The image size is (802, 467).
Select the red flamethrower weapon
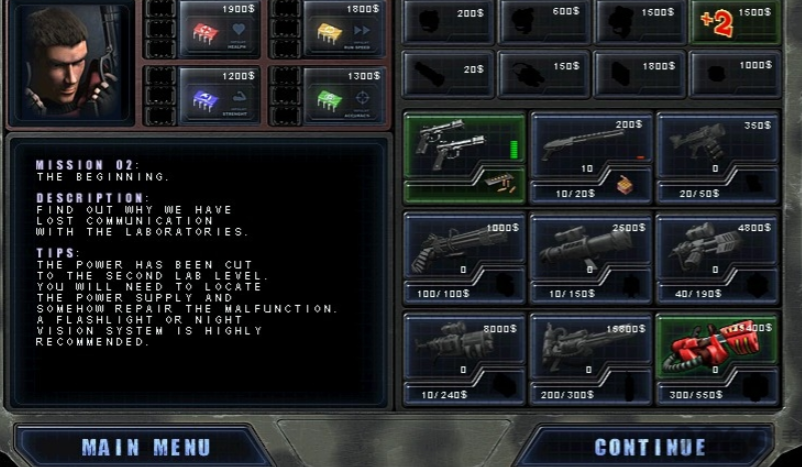[717, 346]
